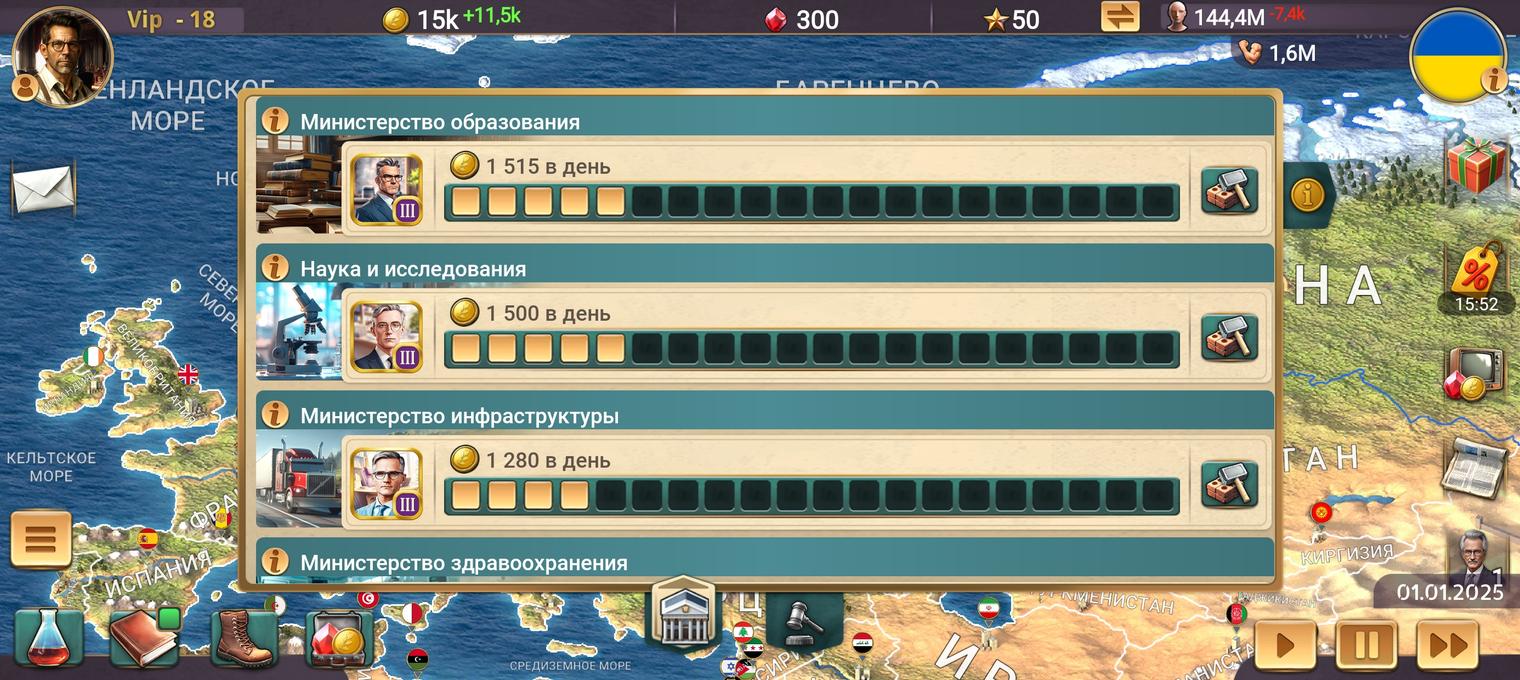Fast-forward the game speed
Viewport: 1520px width, 680px height.
(1447, 645)
